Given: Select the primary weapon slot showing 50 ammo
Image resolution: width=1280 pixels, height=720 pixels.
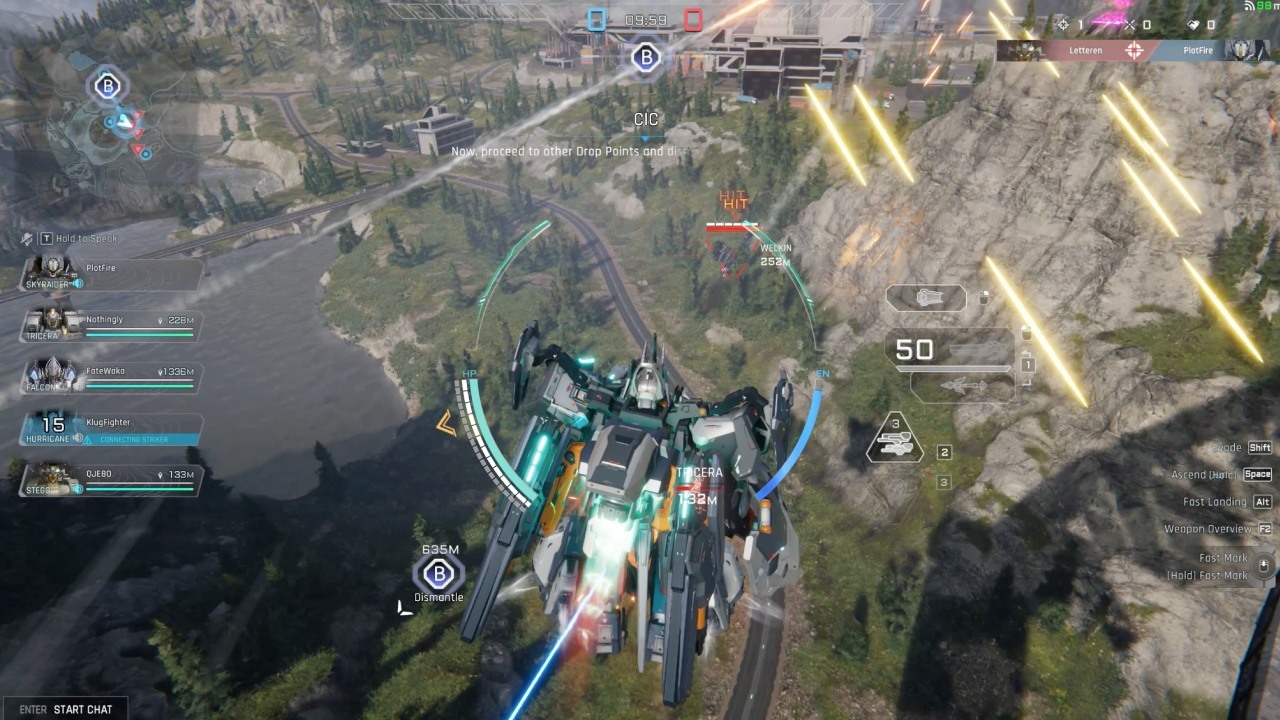Looking at the screenshot, I should (948, 350).
